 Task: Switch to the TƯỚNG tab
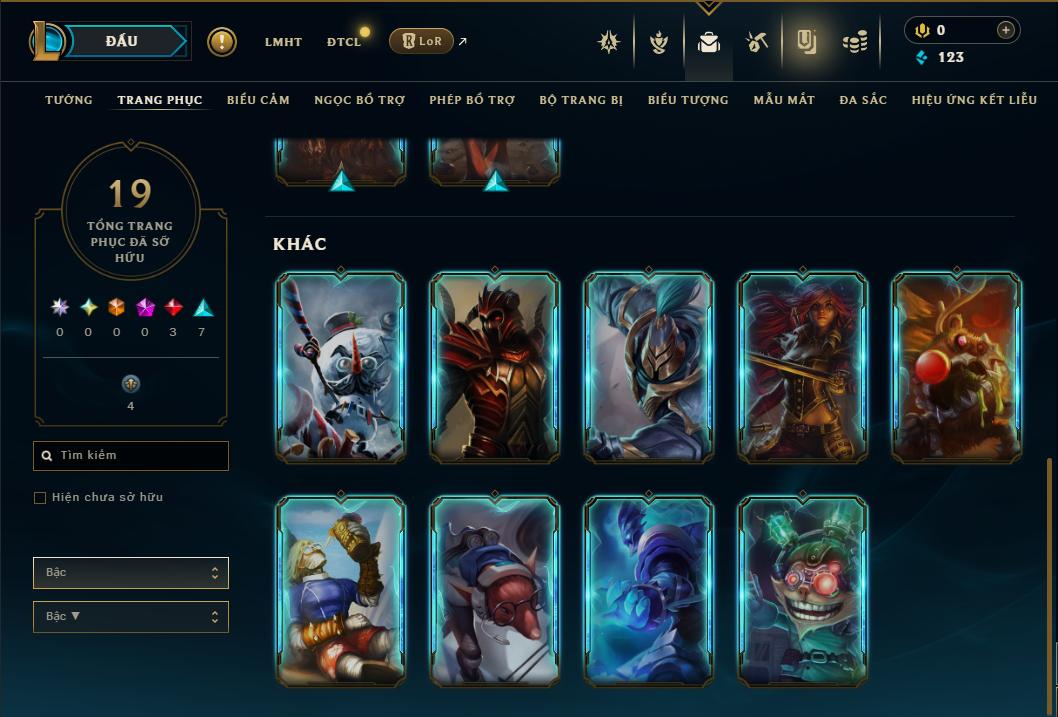[69, 100]
